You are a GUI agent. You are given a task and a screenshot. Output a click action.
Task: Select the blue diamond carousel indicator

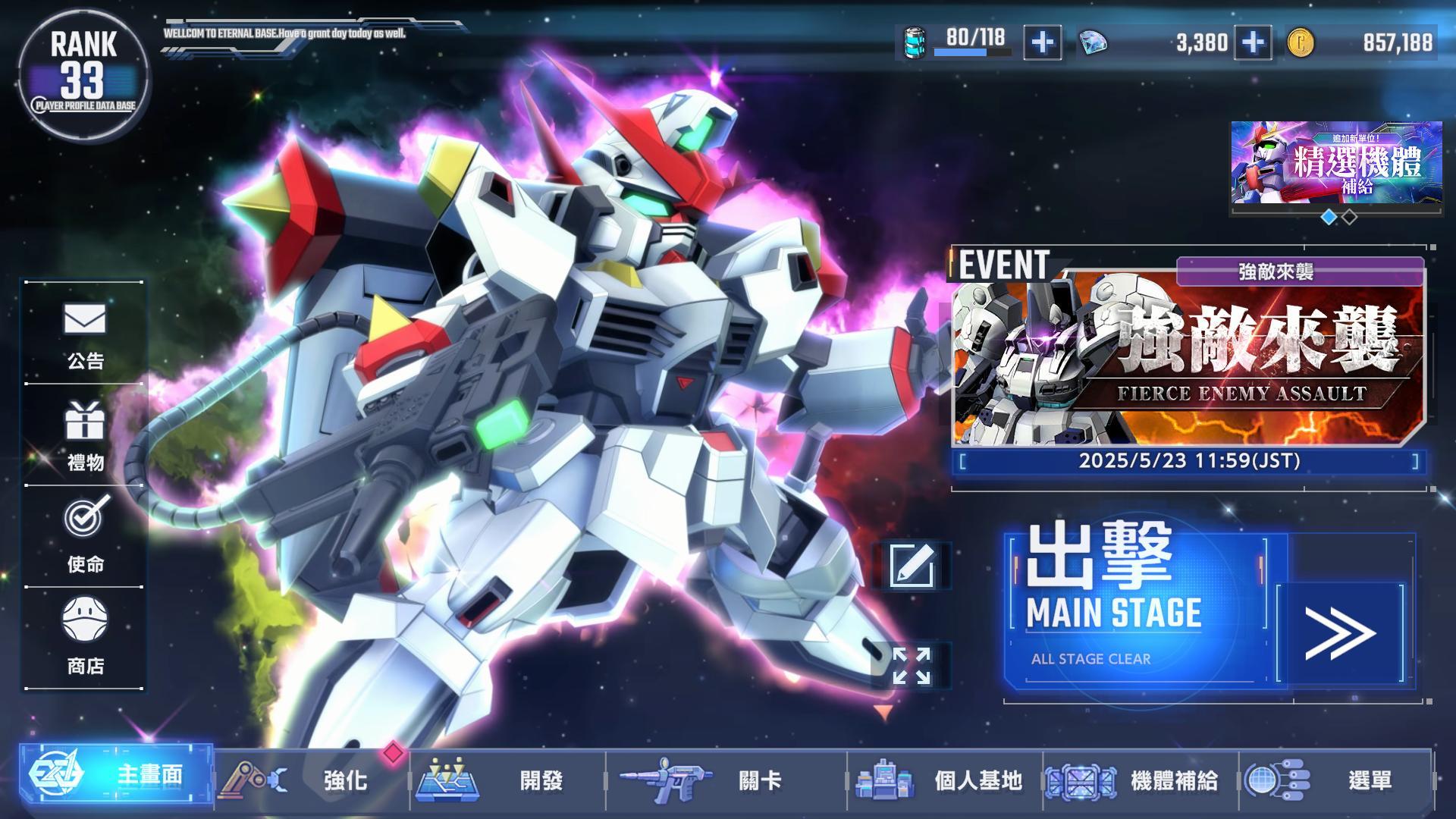point(1329,218)
